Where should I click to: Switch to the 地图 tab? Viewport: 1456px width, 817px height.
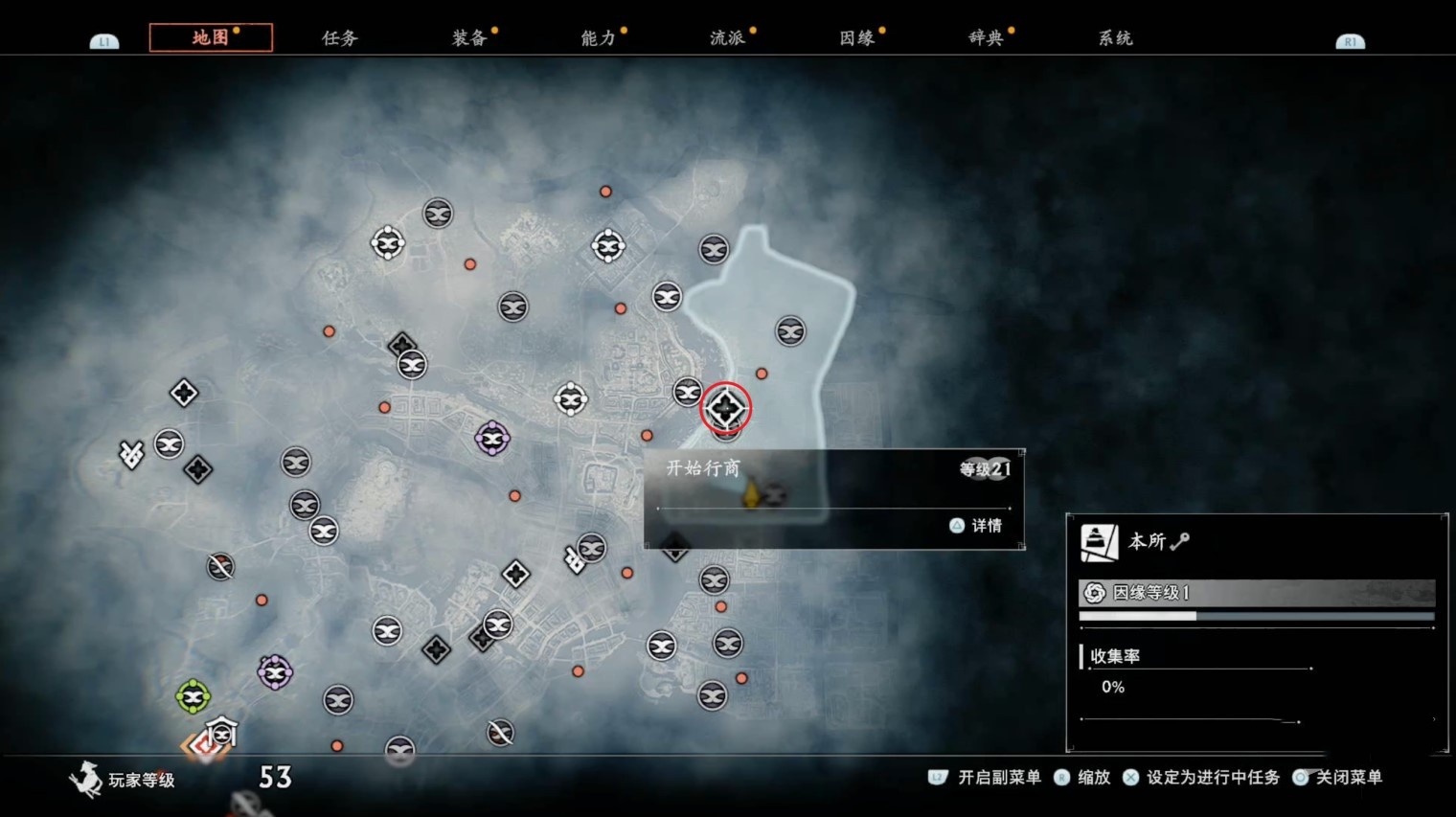click(211, 37)
